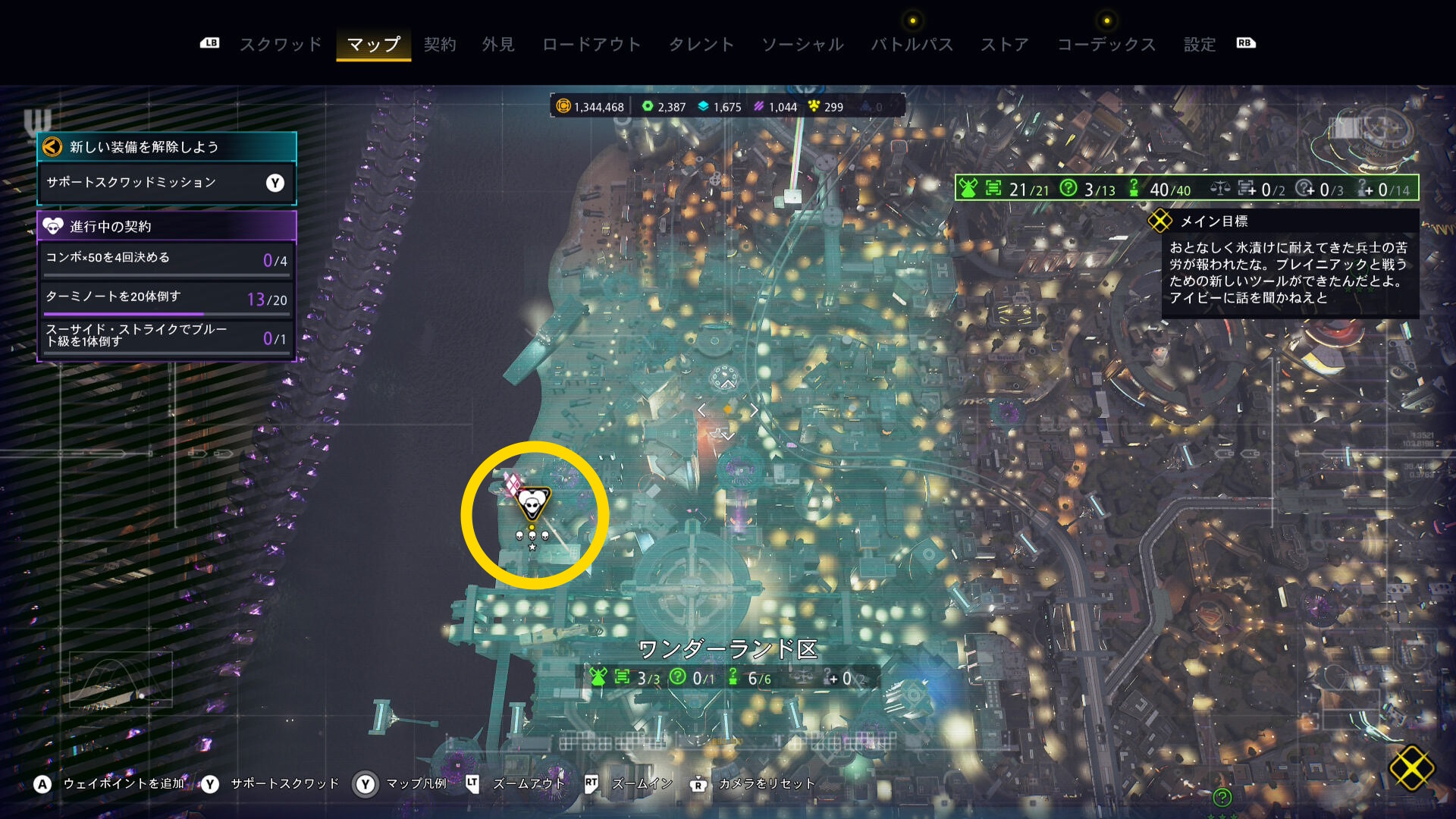Open the ストア tab

tap(1005, 45)
